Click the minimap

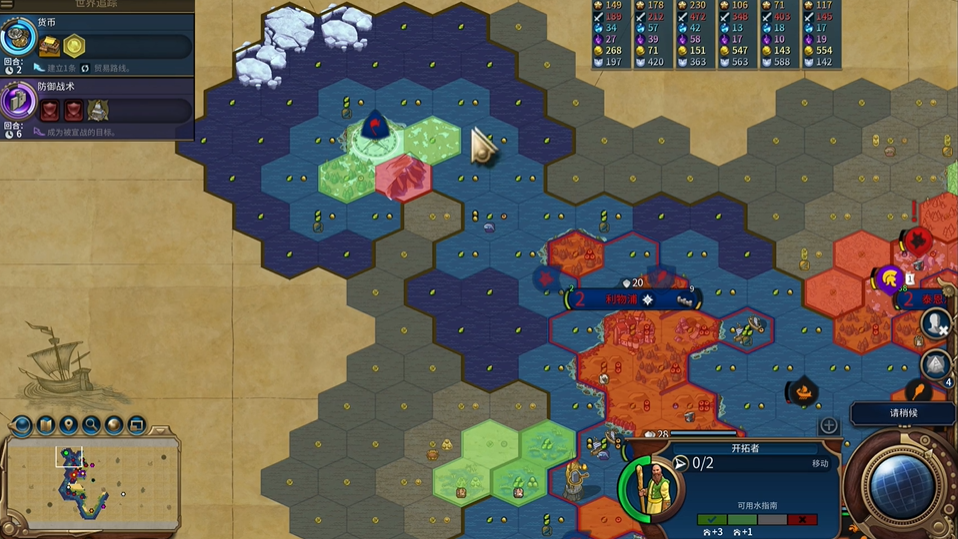tap(92, 483)
